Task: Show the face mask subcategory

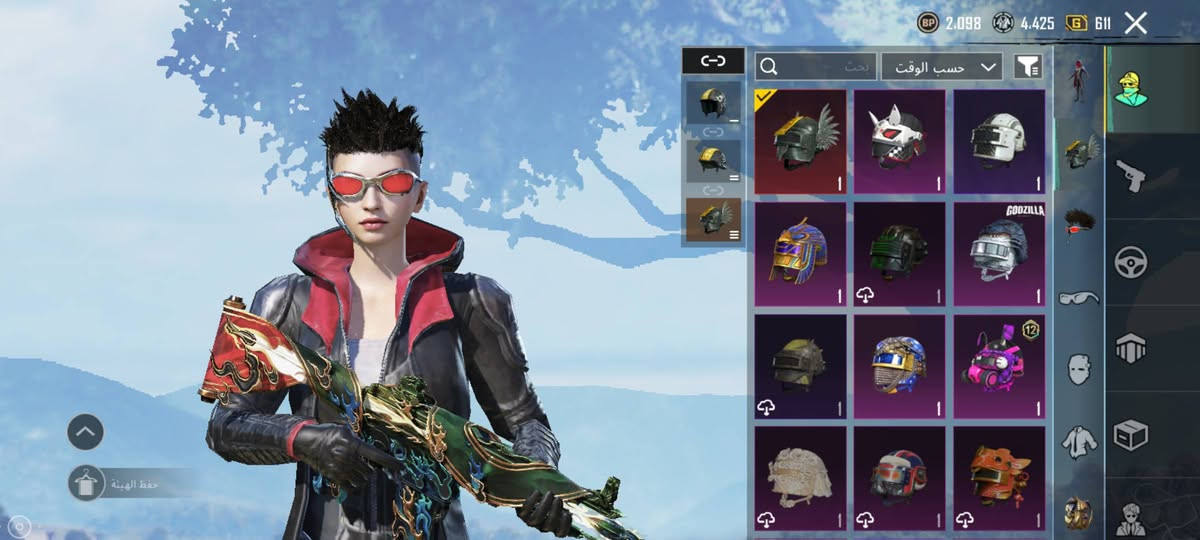Action: click(x=1079, y=368)
